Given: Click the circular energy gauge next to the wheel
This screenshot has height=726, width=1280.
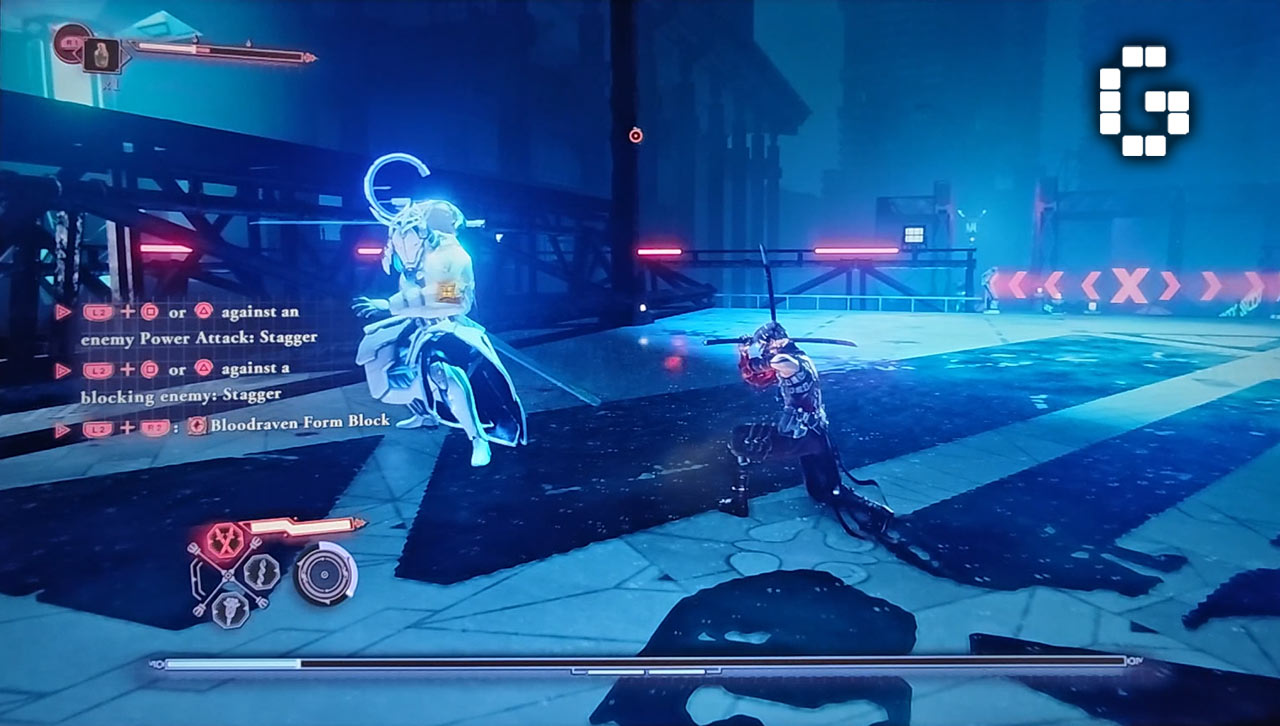Looking at the screenshot, I should click(325, 573).
